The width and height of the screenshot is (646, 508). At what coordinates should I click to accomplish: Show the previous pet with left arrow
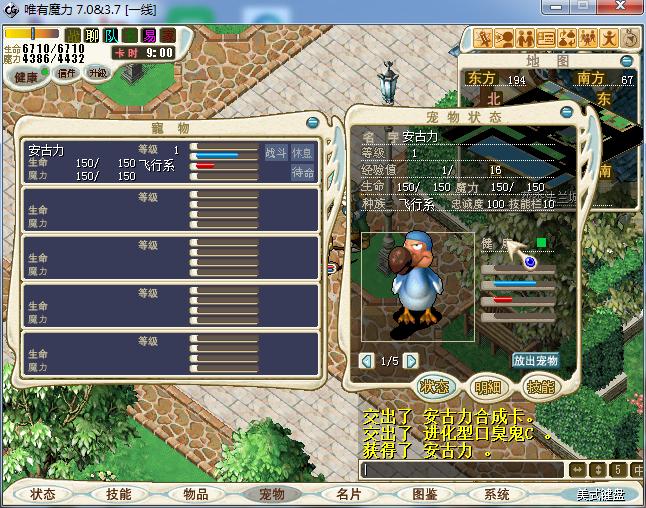[x=366, y=360]
